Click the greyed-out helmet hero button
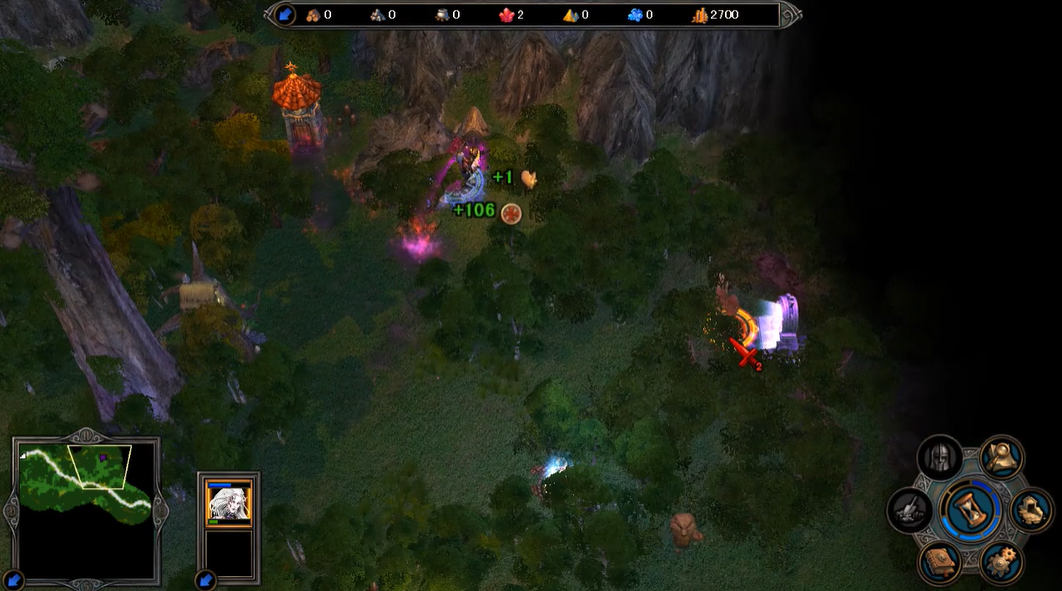Image resolution: width=1062 pixels, height=591 pixels. 939,458
